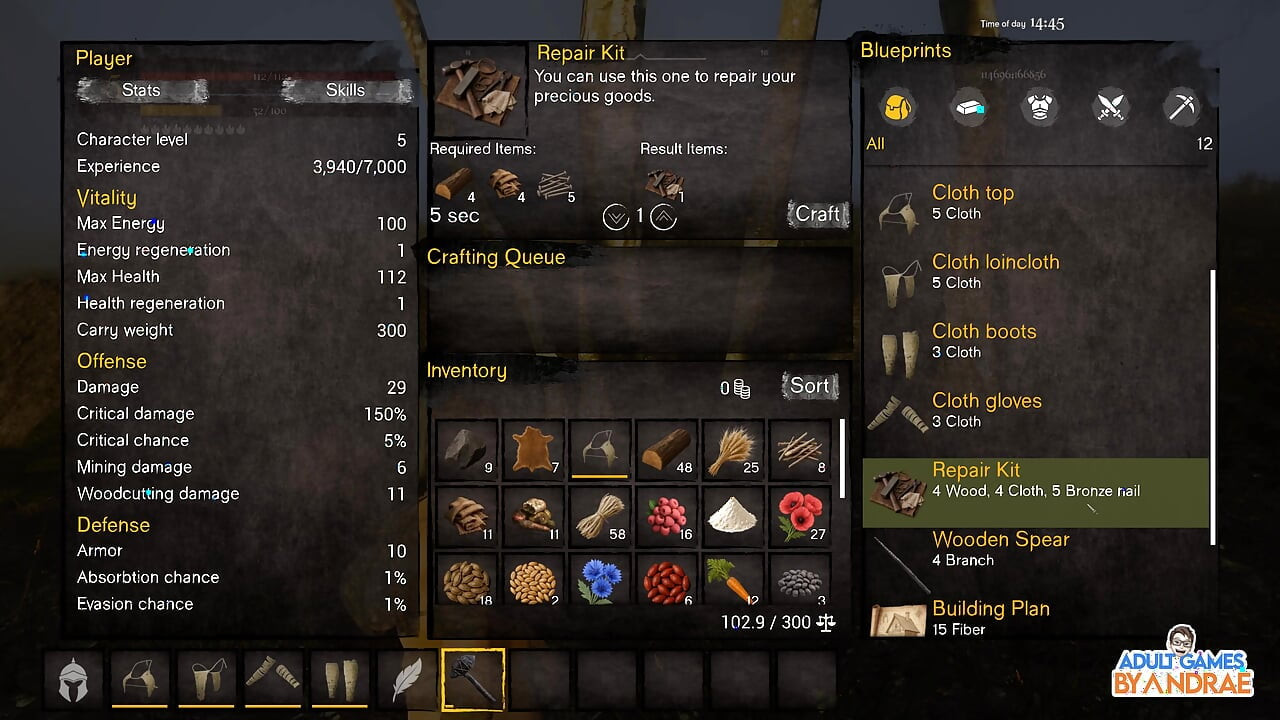Image resolution: width=1280 pixels, height=720 pixels.
Task: Select the Cloth top blueprint
Action: click(x=1035, y=202)
